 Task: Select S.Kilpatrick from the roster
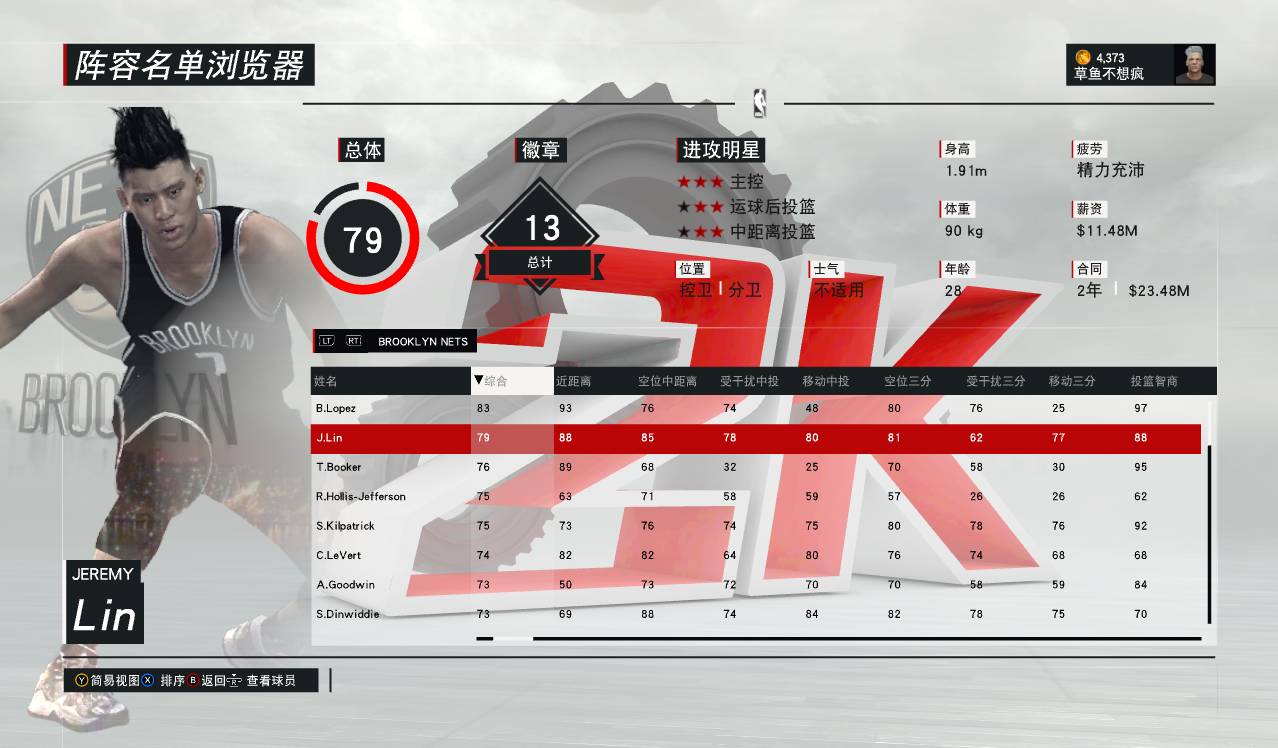coord(343,526)
